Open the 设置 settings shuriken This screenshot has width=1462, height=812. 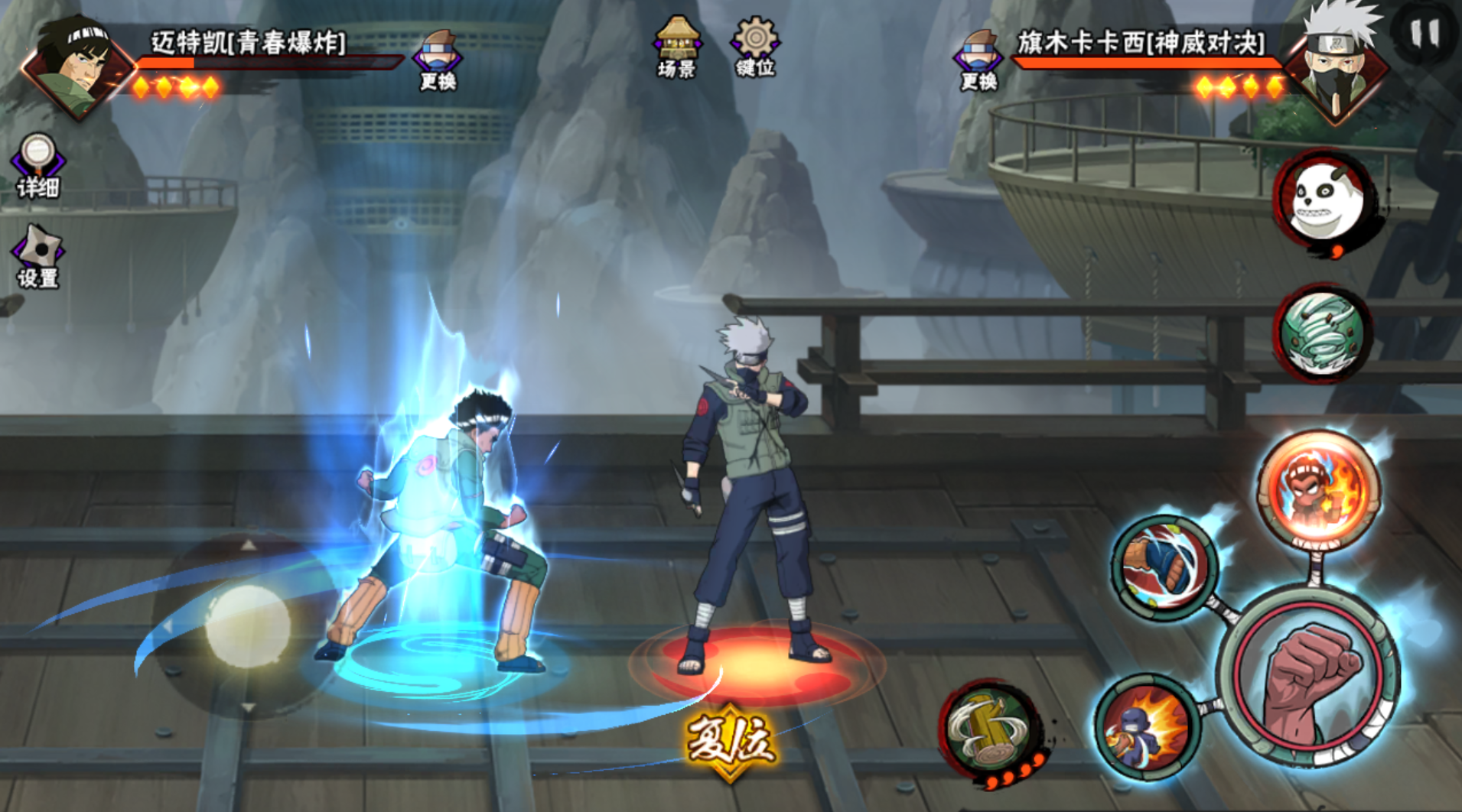[x=37, y=256]
